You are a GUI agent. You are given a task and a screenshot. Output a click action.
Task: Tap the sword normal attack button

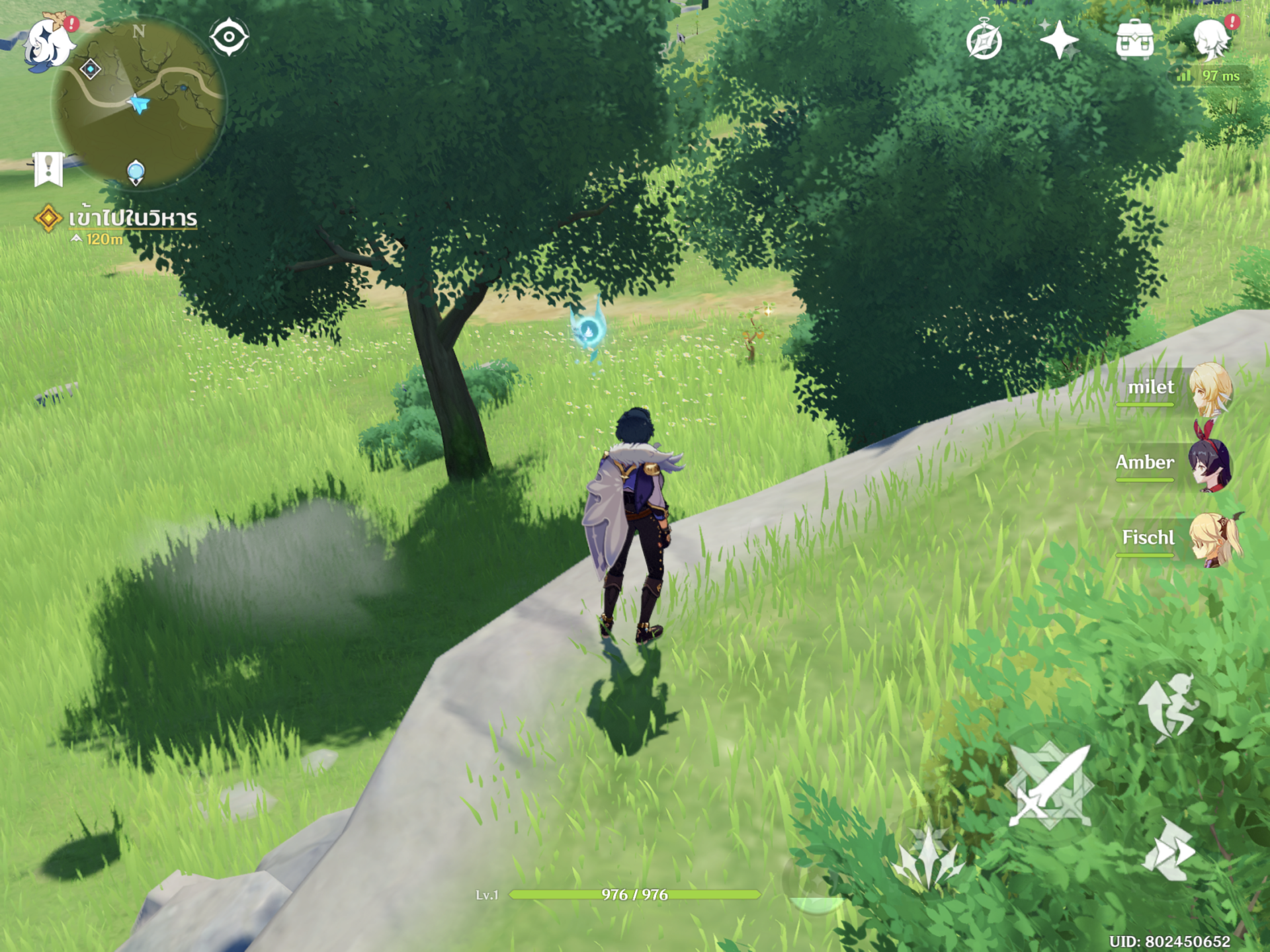1049,785
